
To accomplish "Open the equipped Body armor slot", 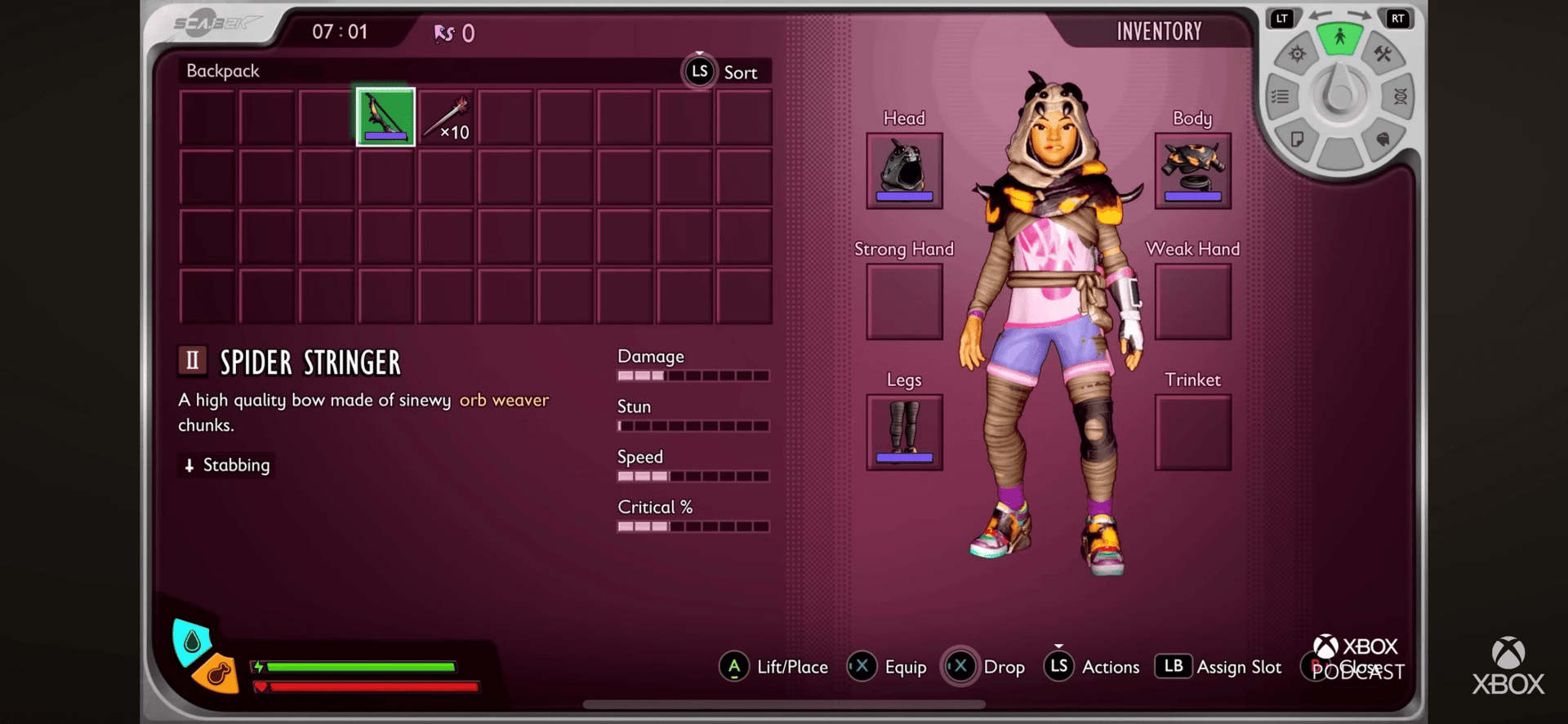I will pos(1192,171).
